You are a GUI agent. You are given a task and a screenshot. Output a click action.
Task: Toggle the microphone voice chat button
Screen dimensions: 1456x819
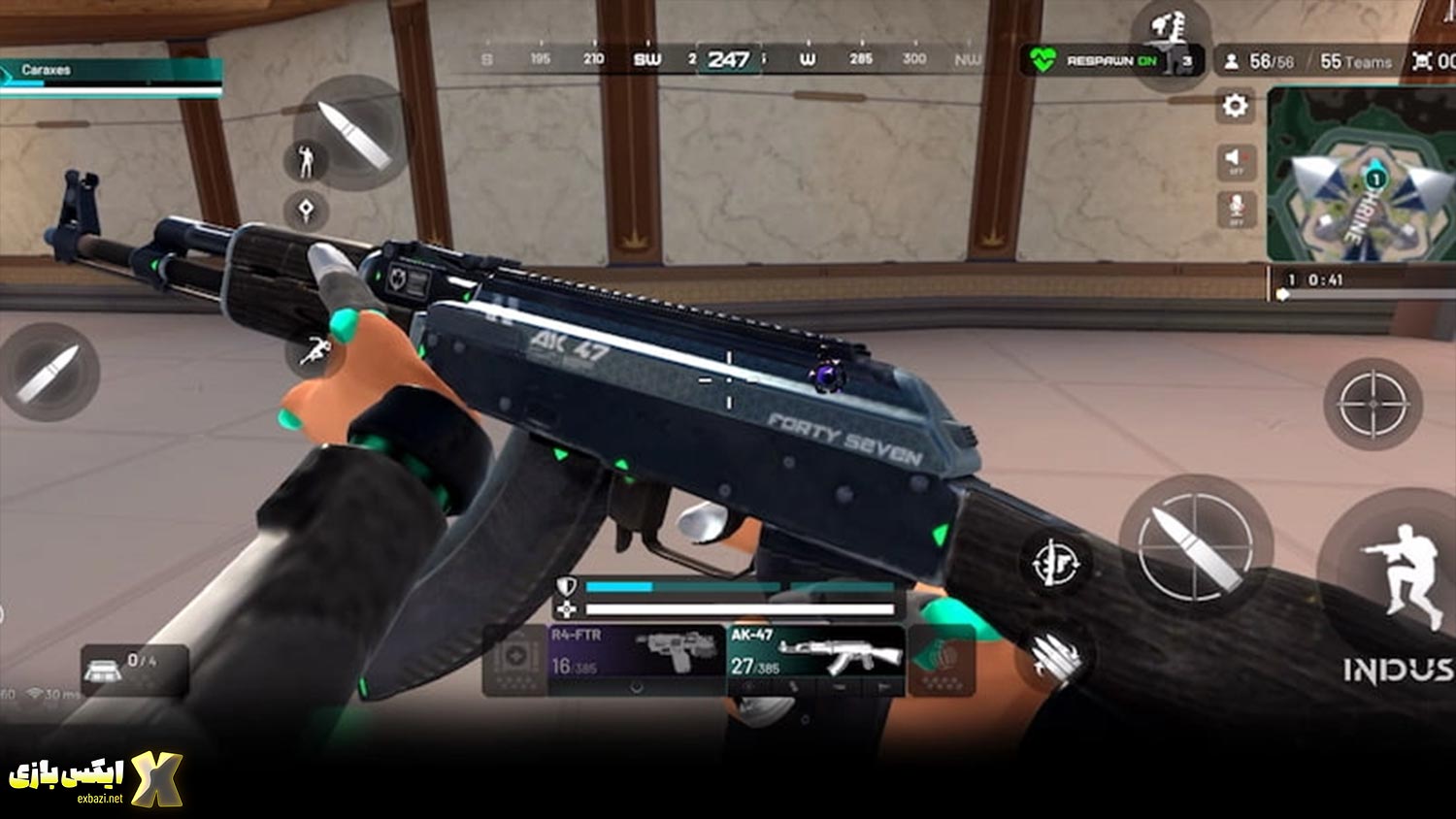(1235, 209)
